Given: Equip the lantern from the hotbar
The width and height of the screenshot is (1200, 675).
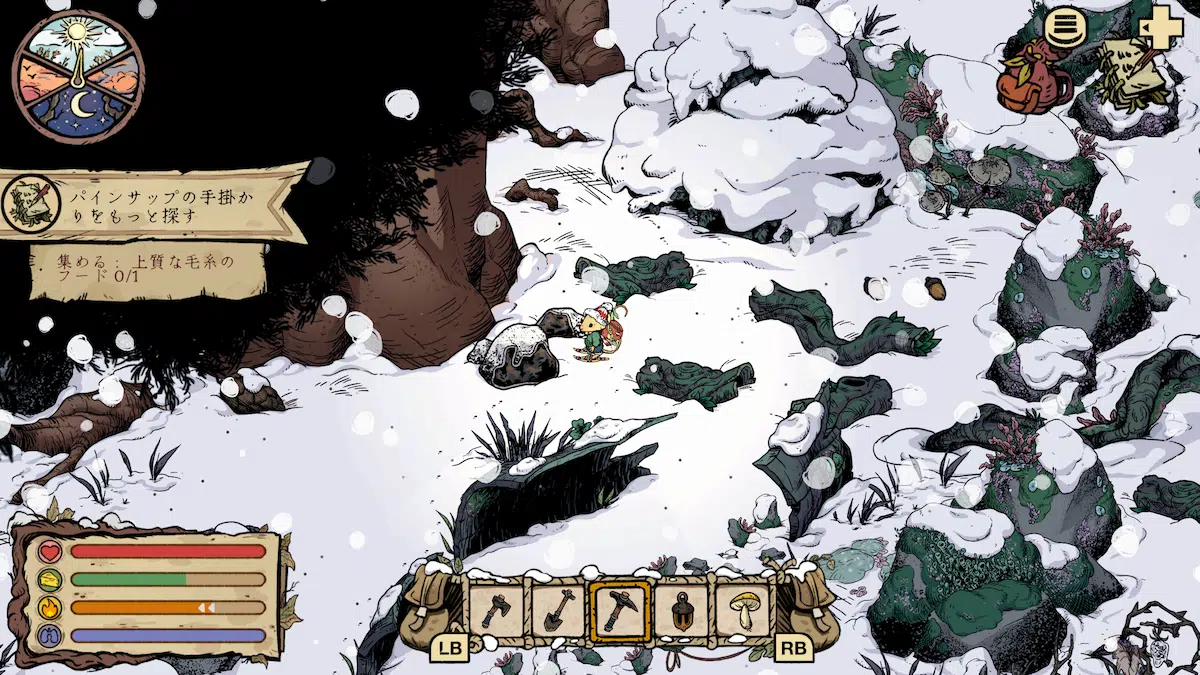Looking at the screenshot, I should coord(682,608).
